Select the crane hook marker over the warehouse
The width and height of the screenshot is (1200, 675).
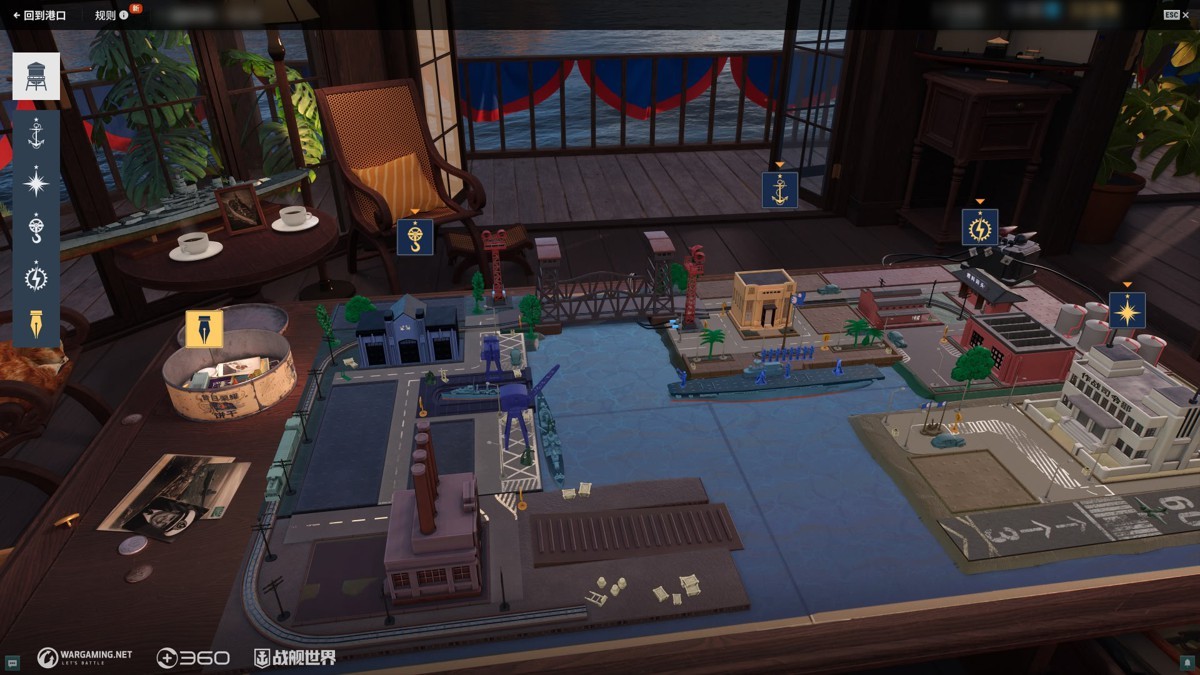[415, 237]
